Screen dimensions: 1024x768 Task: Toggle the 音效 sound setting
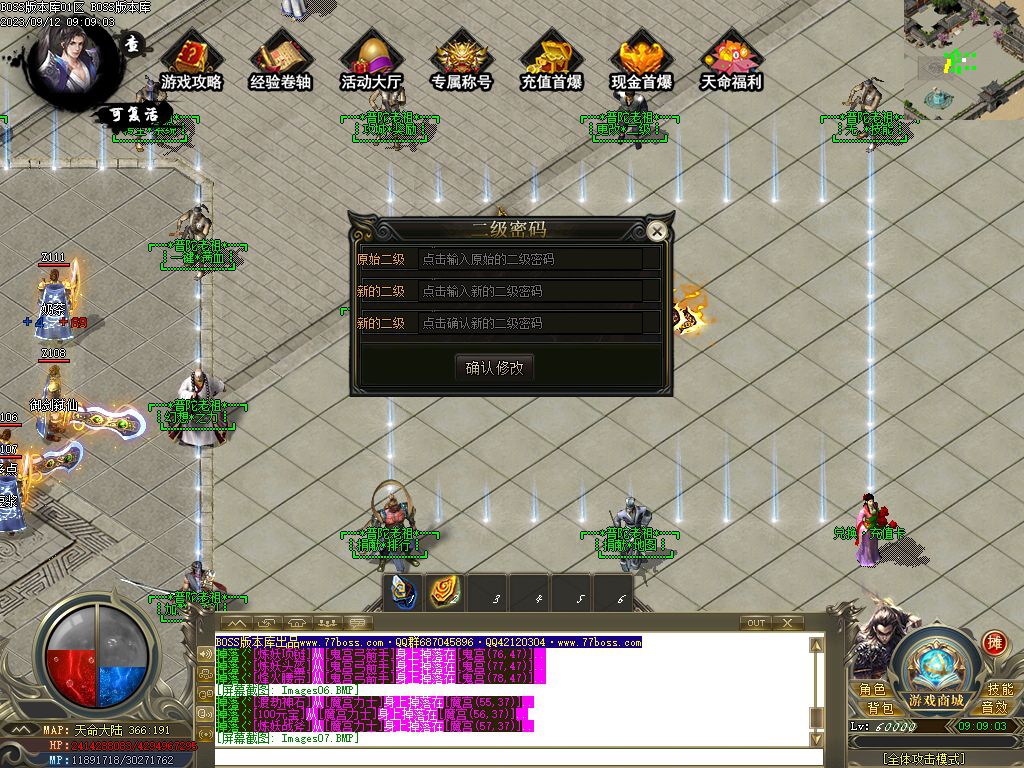click(x=994, y=708)
